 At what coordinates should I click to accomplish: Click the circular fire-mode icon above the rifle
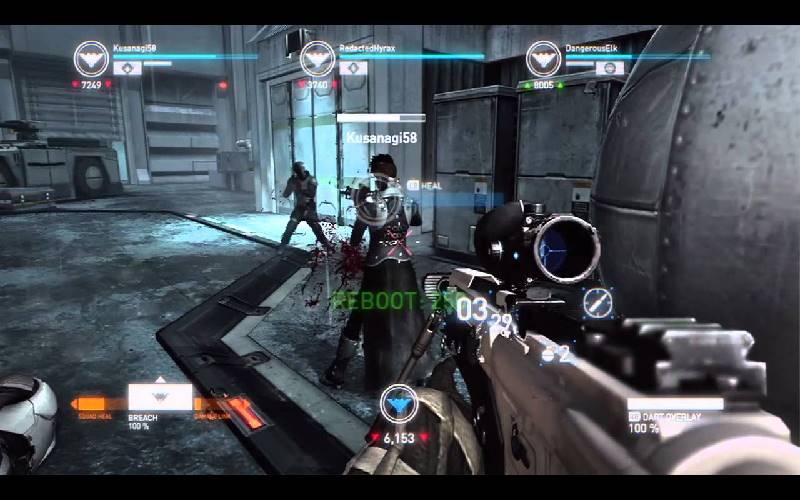599,302
